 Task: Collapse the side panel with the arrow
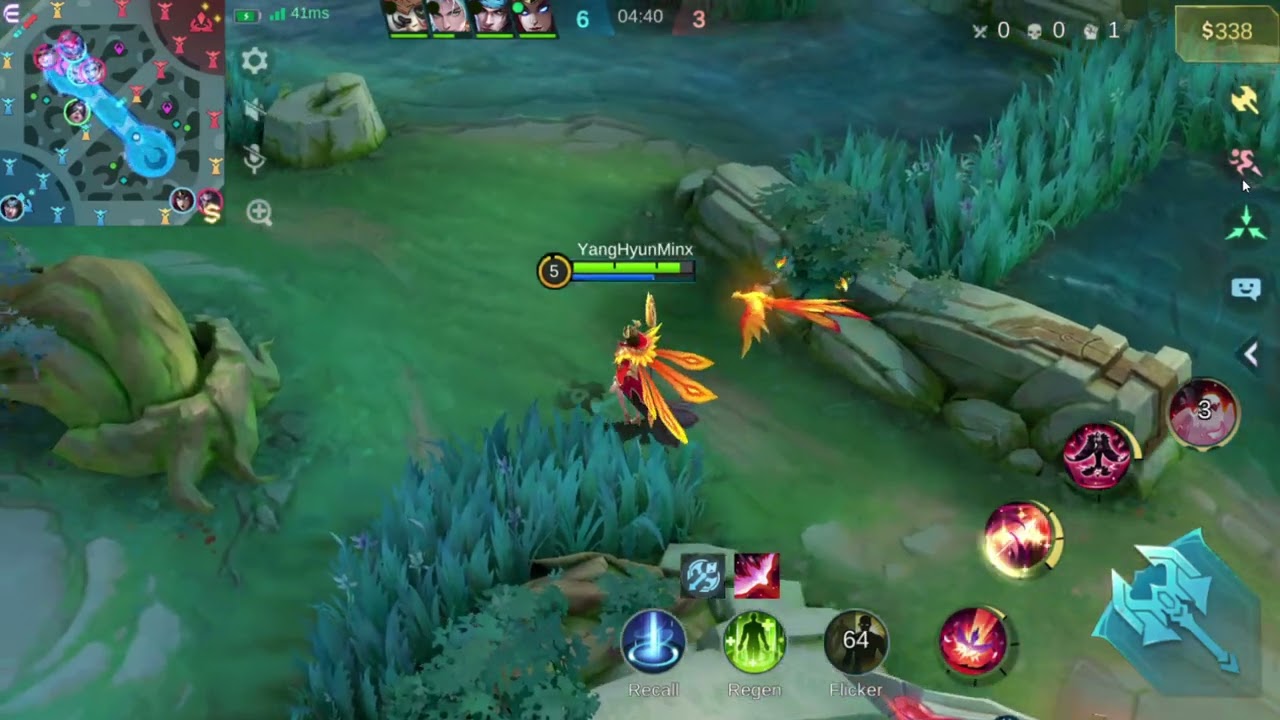pyautogui.click(x=1250, y=353)
